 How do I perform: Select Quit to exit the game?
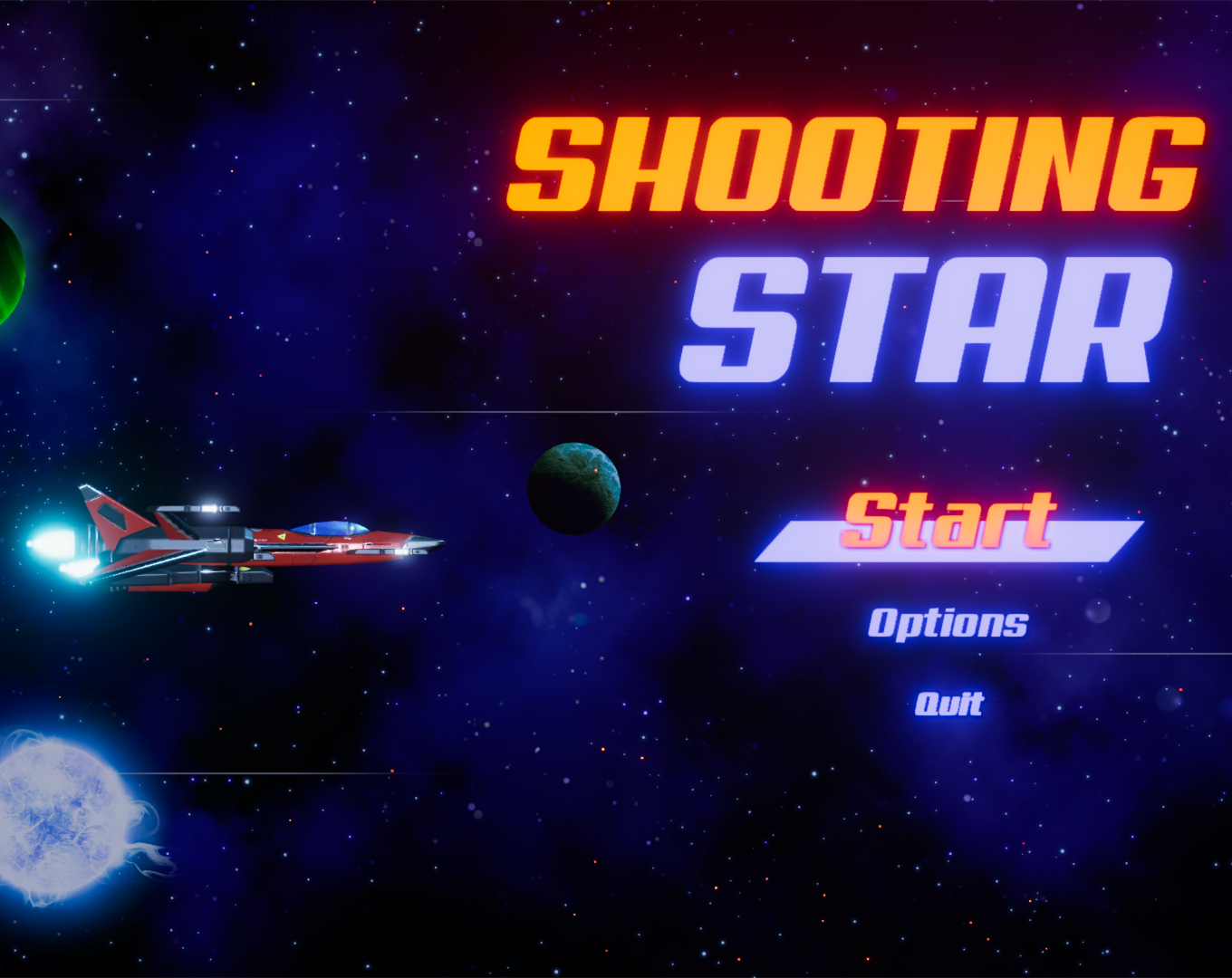[948, 702]
